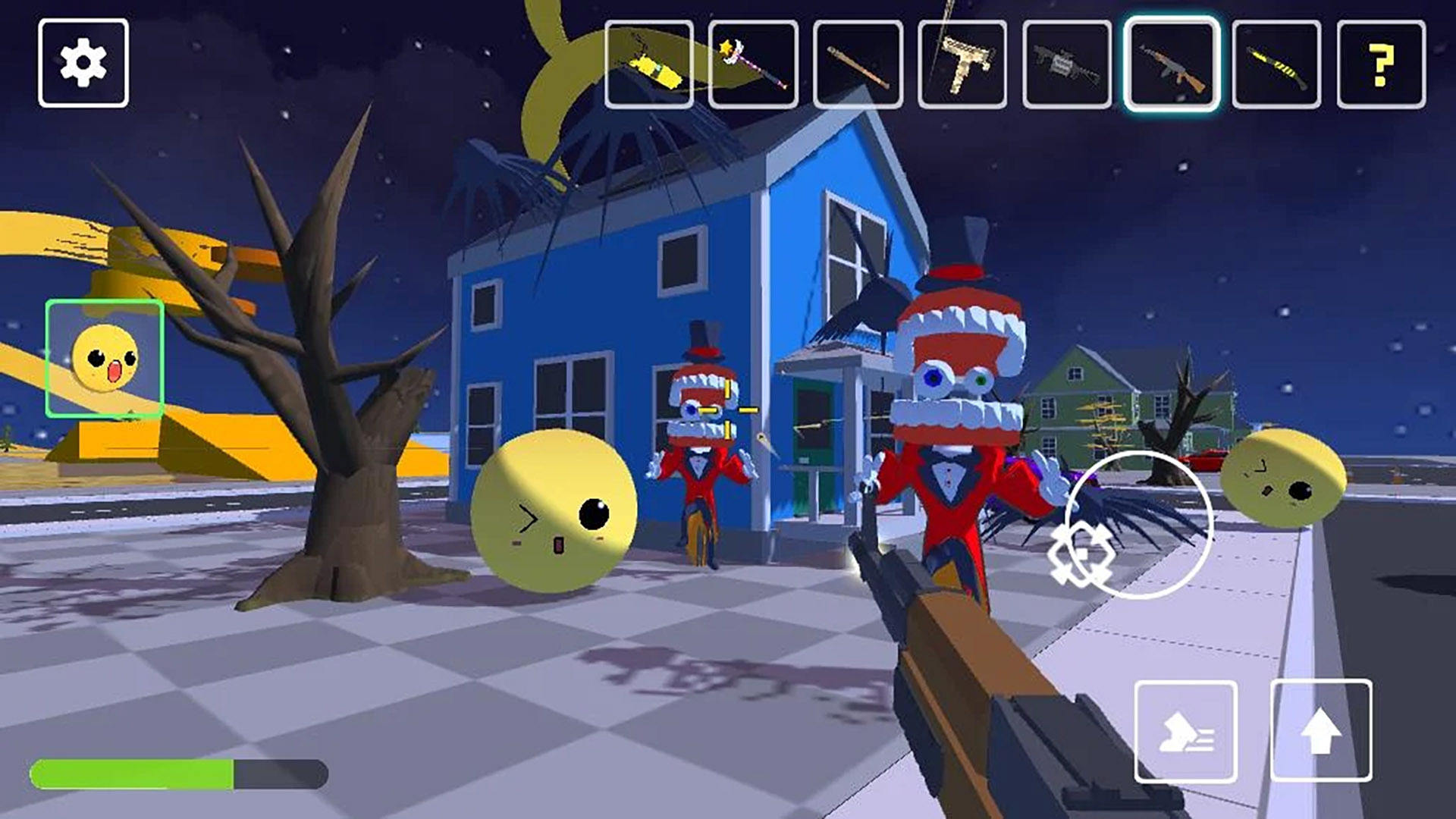1456x819 pixels.
Task: Equip the star-tipped magic wand
Action: (x=753, y=65)
